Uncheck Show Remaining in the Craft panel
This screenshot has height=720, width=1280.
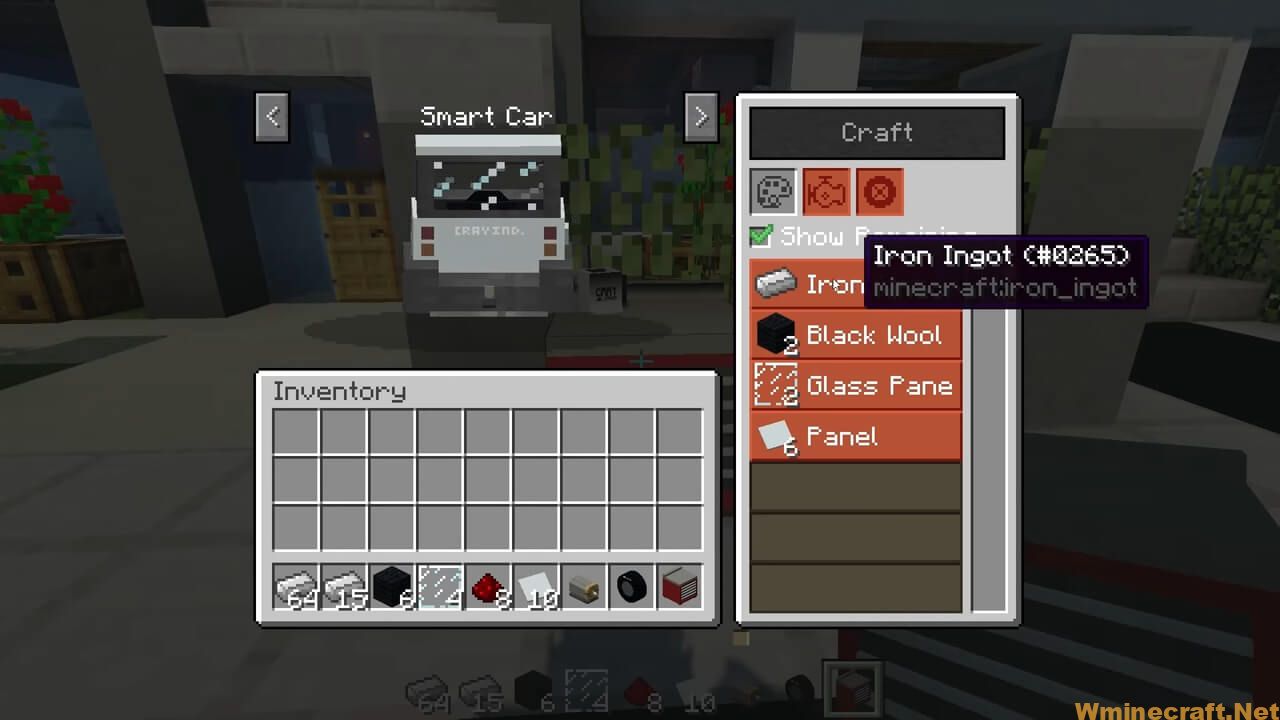click(763, 237)
